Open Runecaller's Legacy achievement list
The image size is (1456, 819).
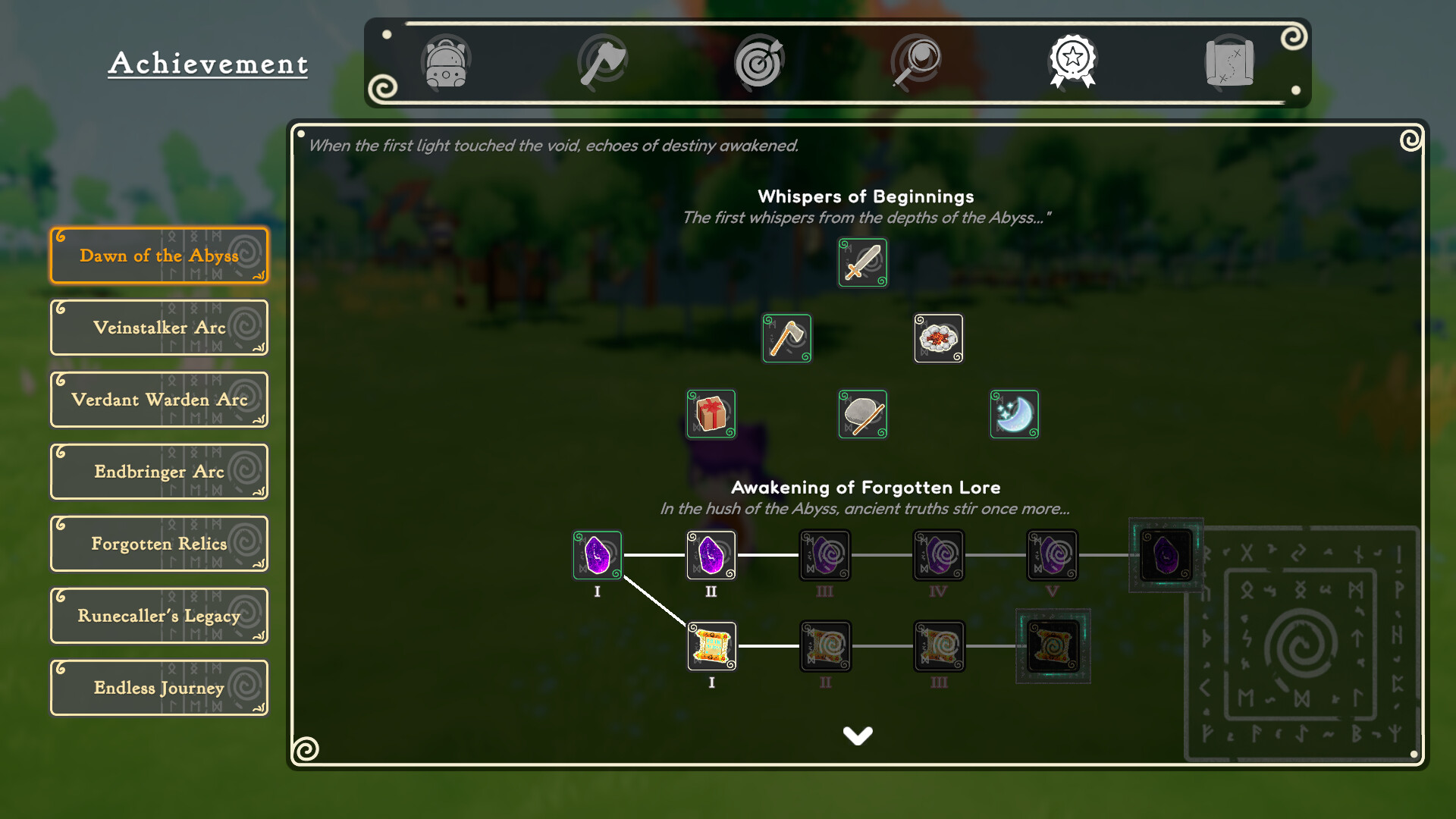tap(159, 615)
